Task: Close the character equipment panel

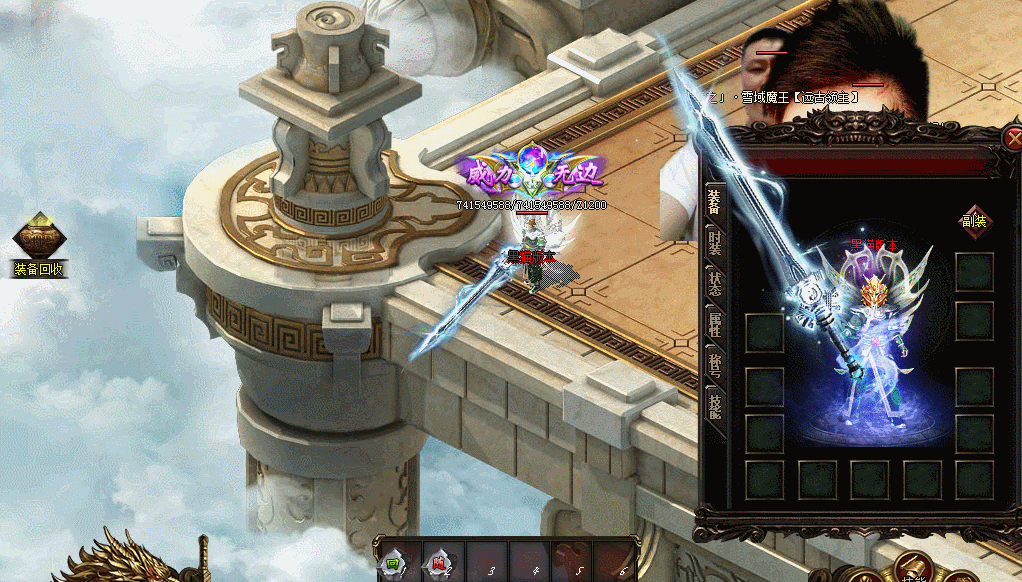Action: pos(1013,140)
